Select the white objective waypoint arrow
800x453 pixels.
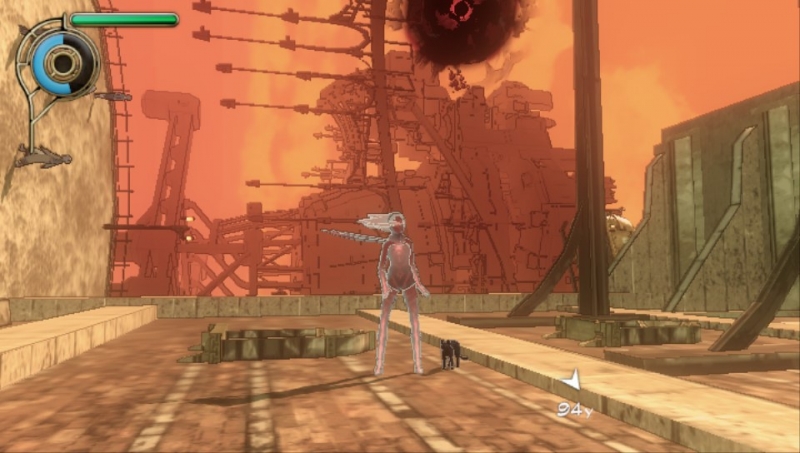point(571,381)
